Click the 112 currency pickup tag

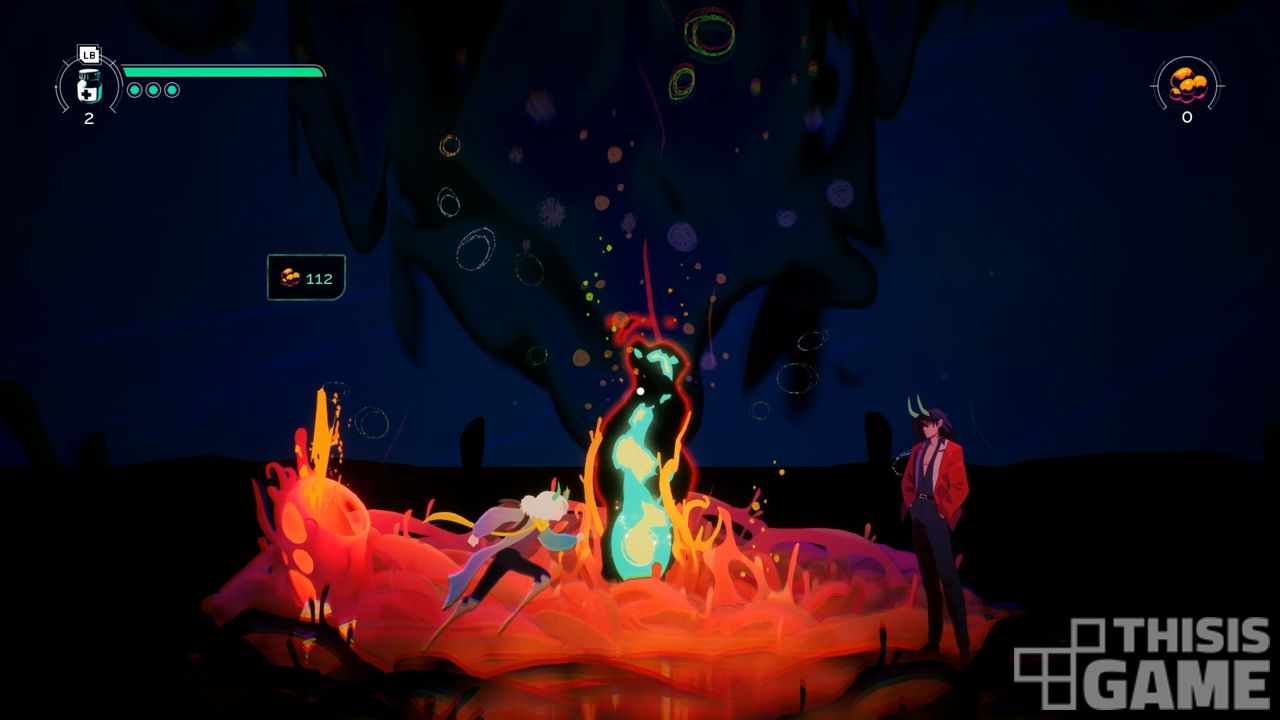306,278
